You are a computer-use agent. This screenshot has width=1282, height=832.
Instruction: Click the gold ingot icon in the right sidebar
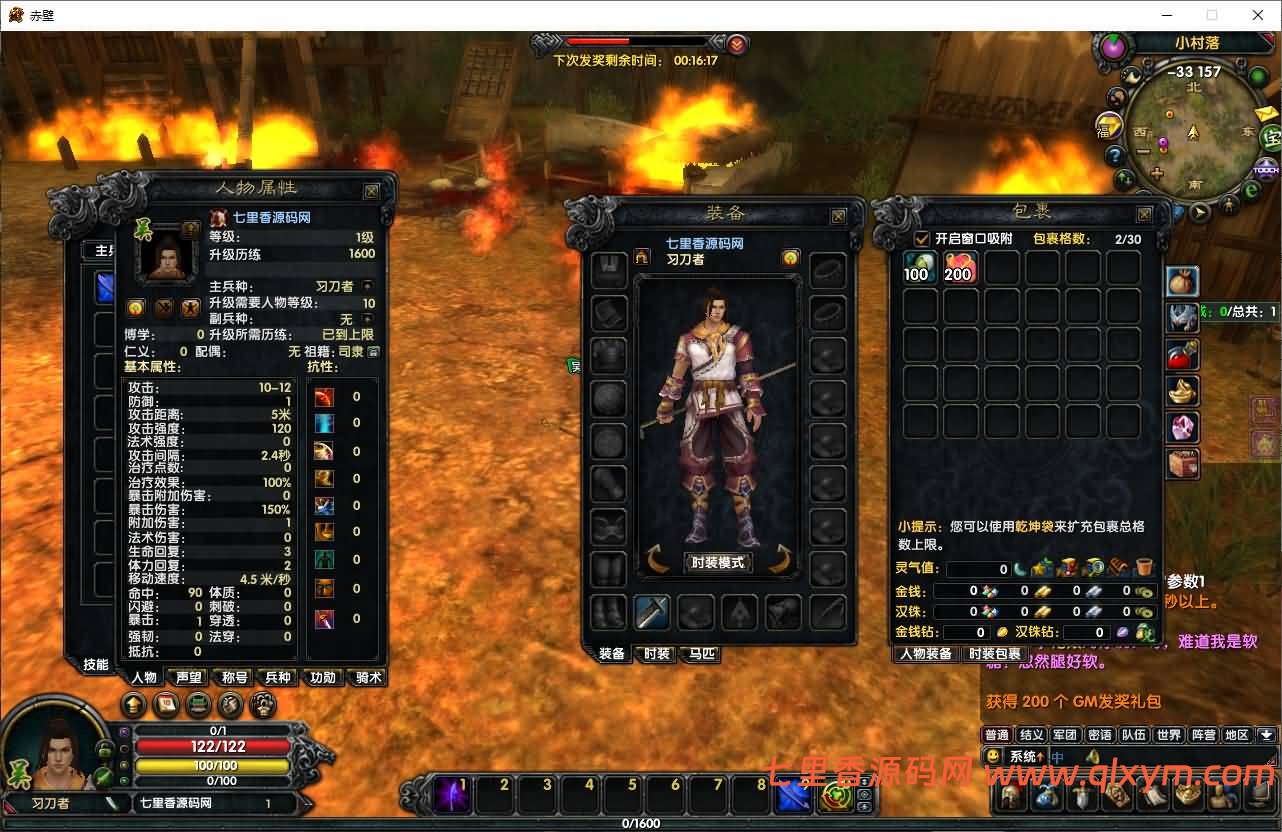pos(1183,391)
